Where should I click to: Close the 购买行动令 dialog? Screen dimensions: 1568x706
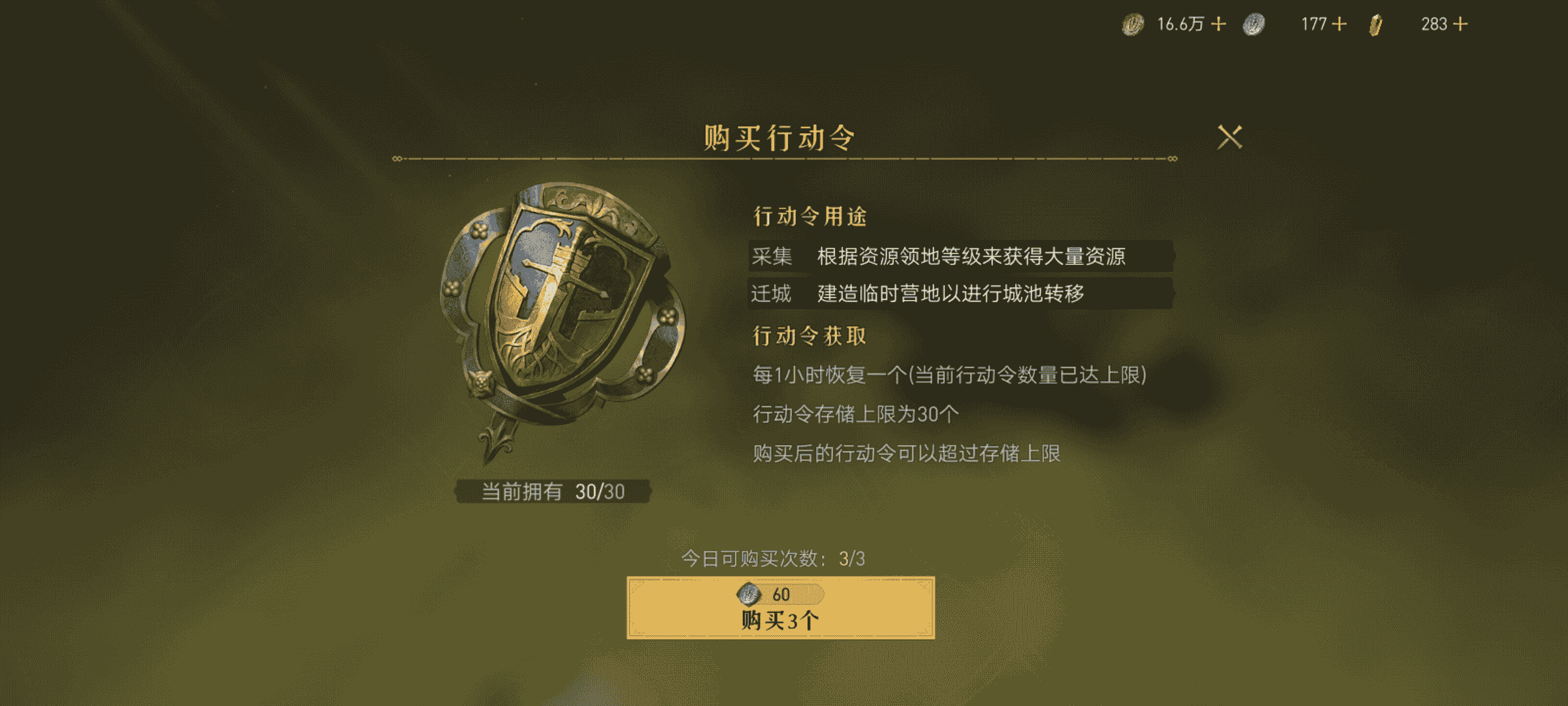(x=1230, y=137)
